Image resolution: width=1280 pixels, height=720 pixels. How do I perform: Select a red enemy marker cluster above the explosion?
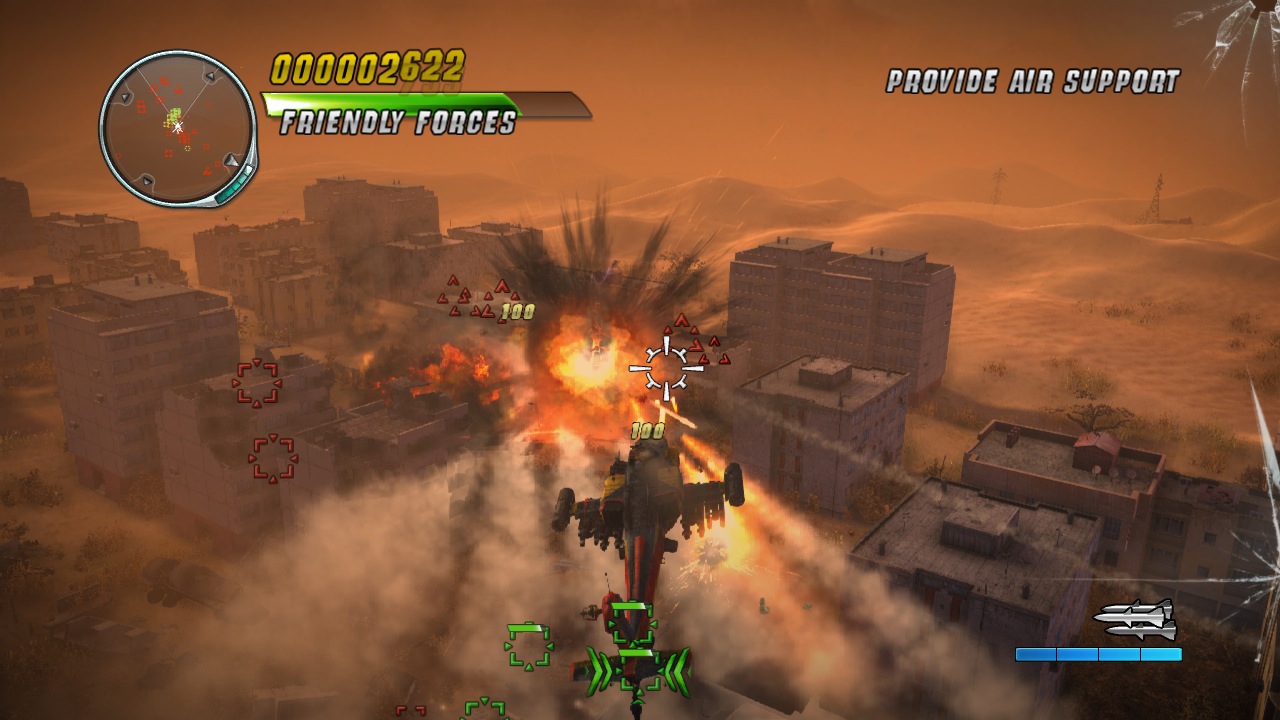click(463, 297)
